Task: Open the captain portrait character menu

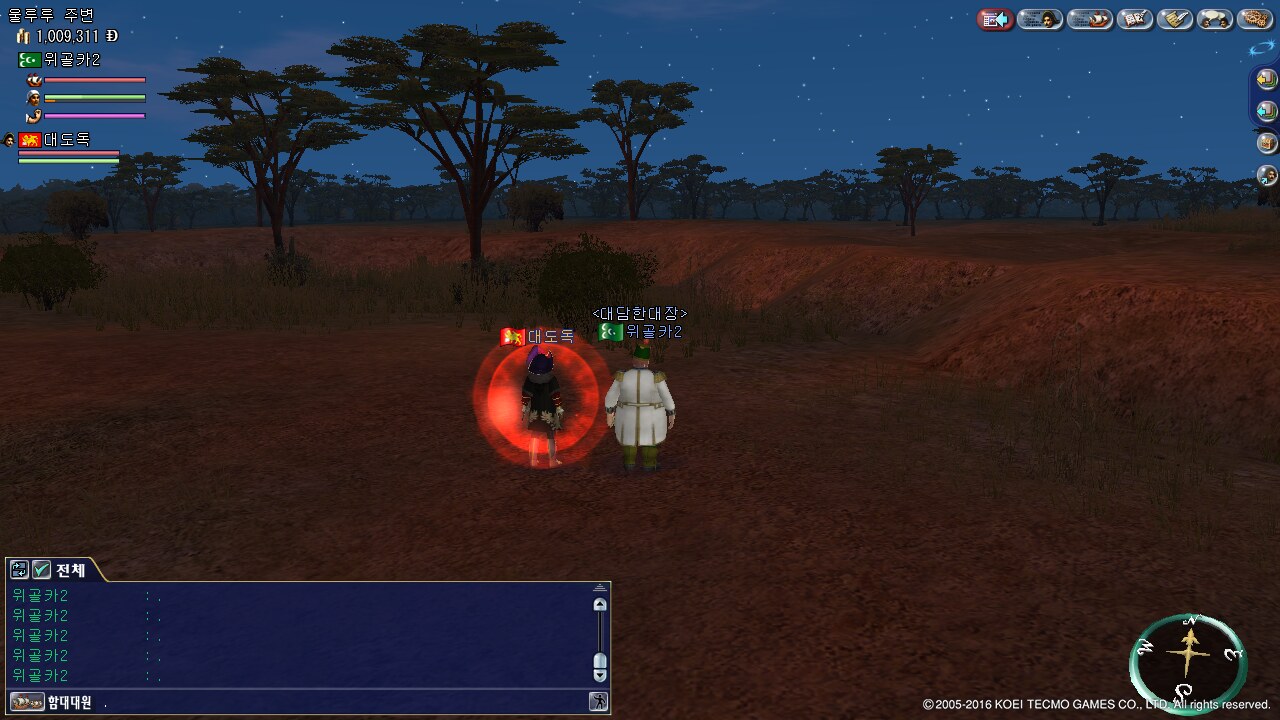Action: (1040, 19)
